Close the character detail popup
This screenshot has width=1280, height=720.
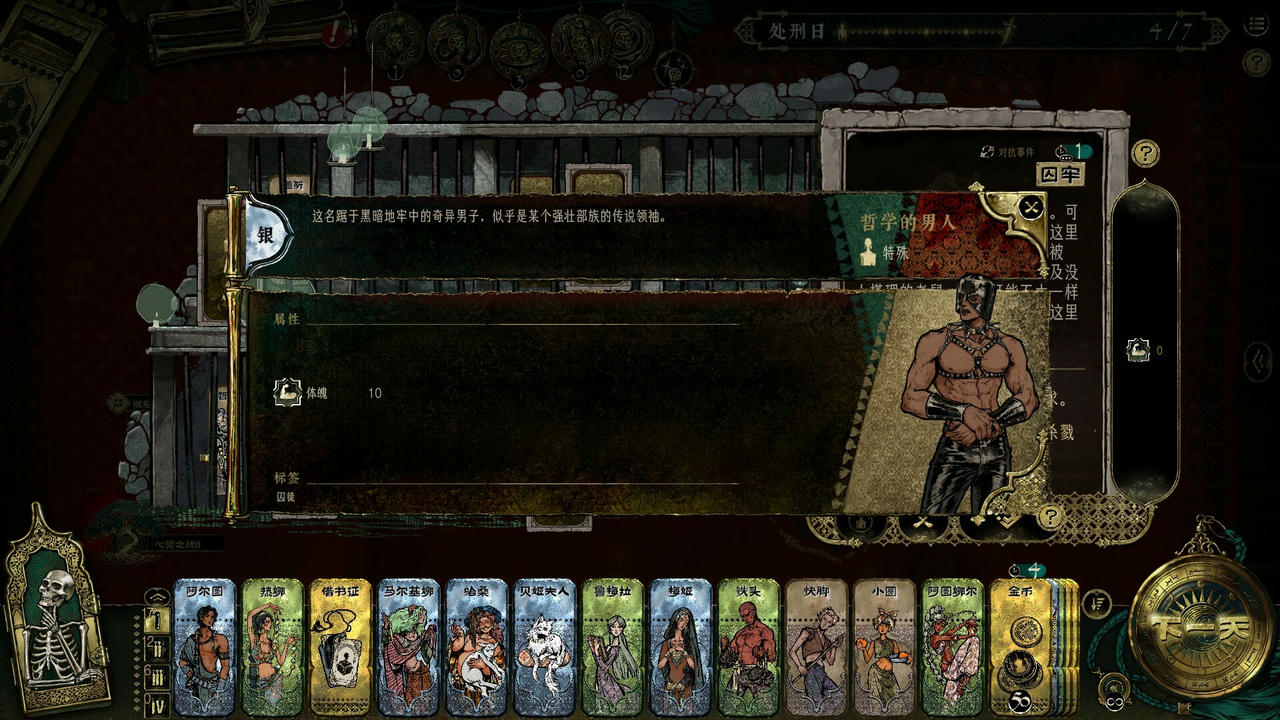coord(1031,208)
